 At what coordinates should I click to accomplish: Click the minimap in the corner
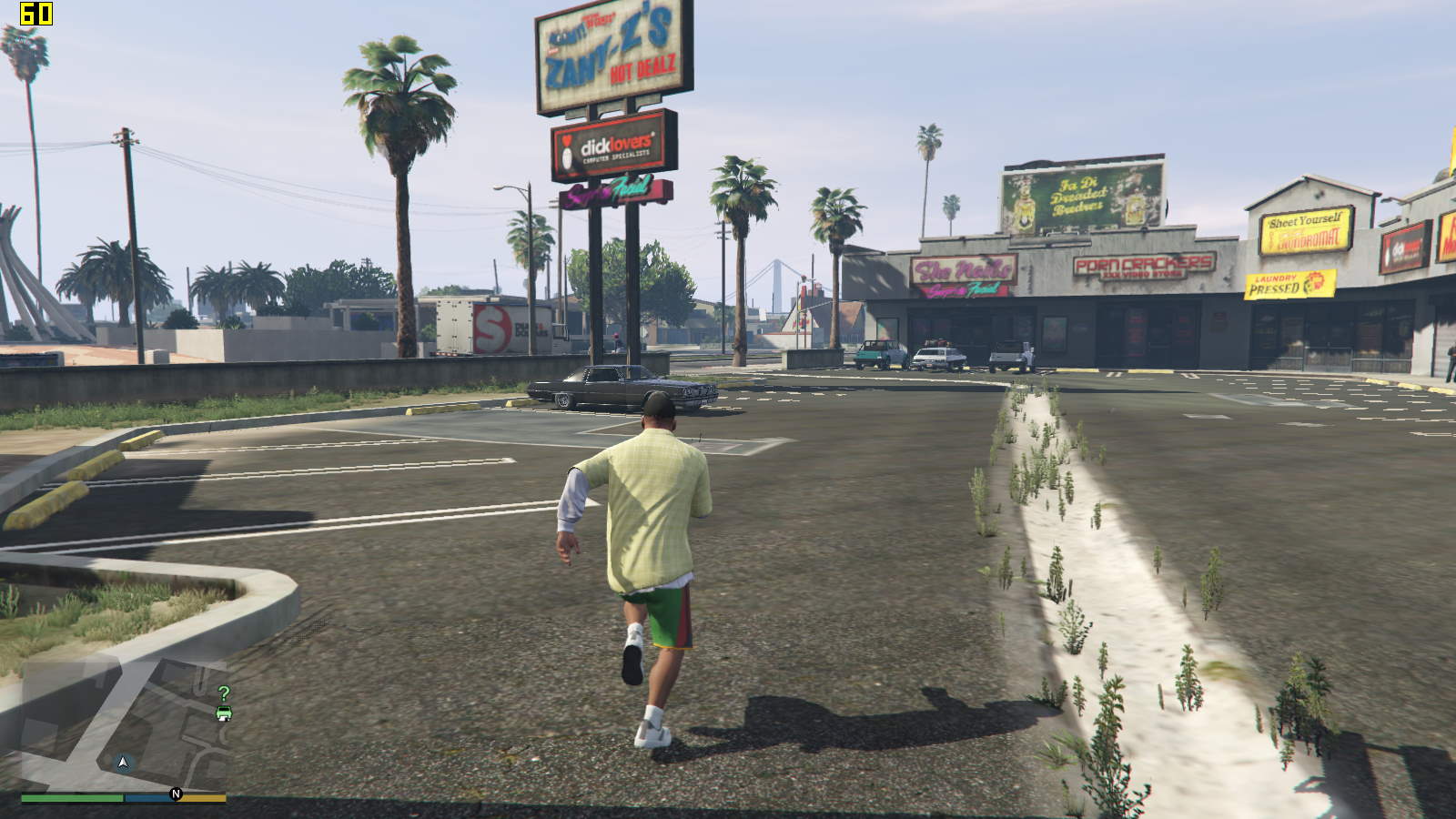point(124,726)
